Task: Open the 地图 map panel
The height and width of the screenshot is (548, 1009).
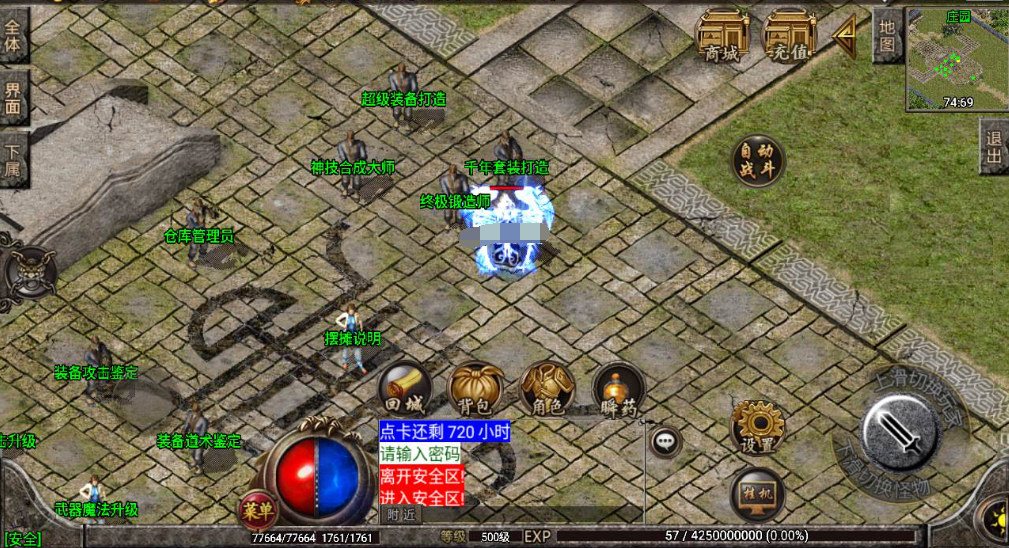Action: tap(887, 36)
